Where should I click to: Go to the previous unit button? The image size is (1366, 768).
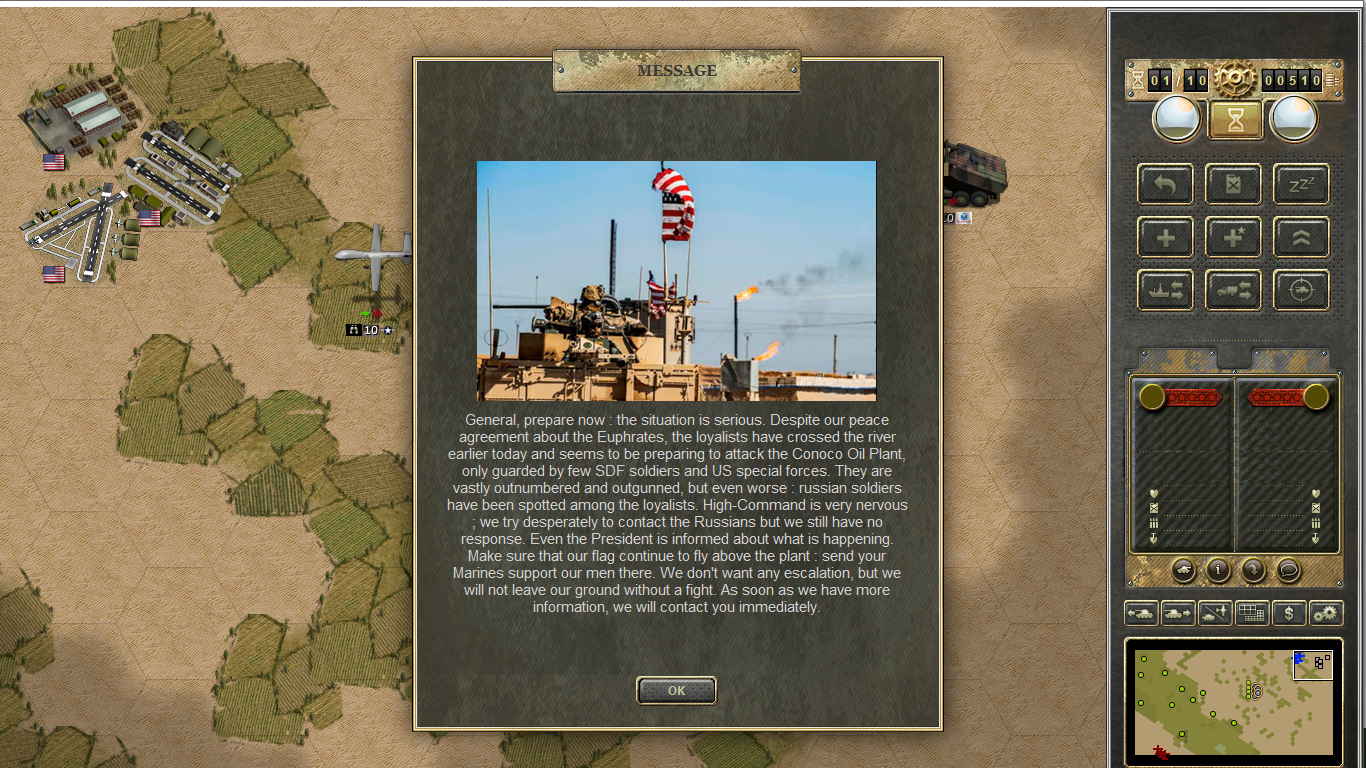coord(1141,613)
